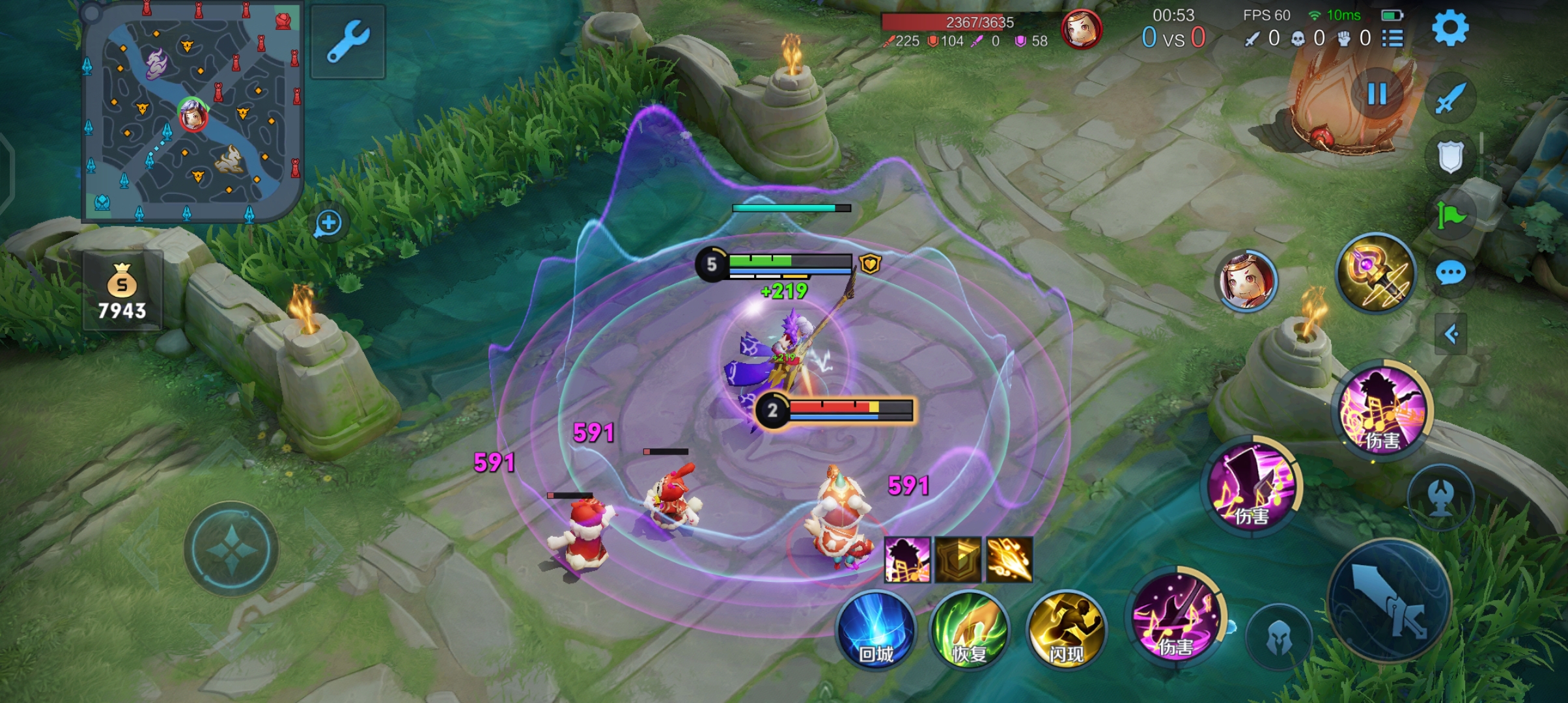This screenshot has height=703, width=1568.
Task: Open the quick chat speech bubble
Action: tap(1451, 273)
